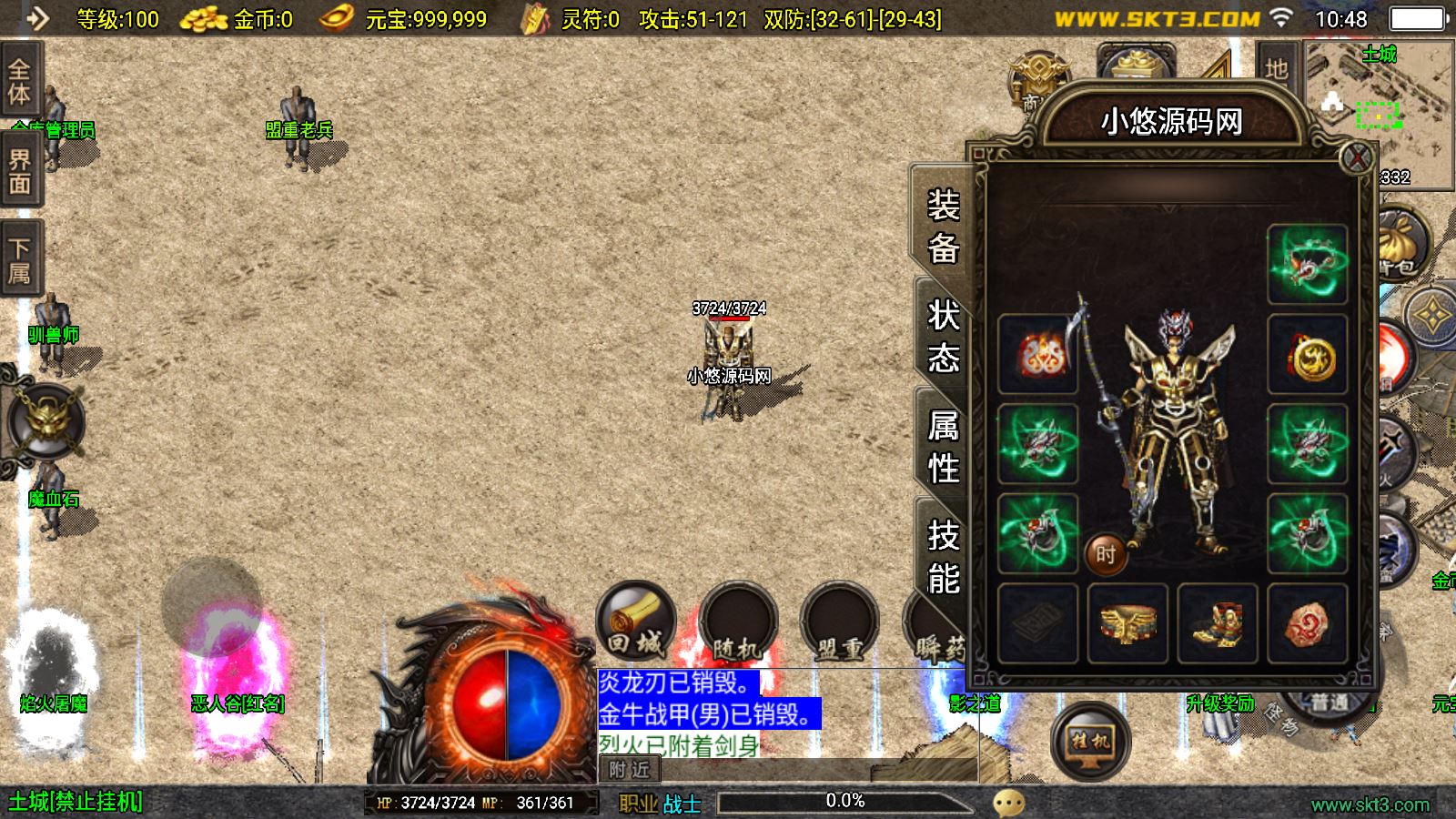Open the 土城 minimap
Viewport: 1456px width, 819px height.
[x=1379, y=109]
